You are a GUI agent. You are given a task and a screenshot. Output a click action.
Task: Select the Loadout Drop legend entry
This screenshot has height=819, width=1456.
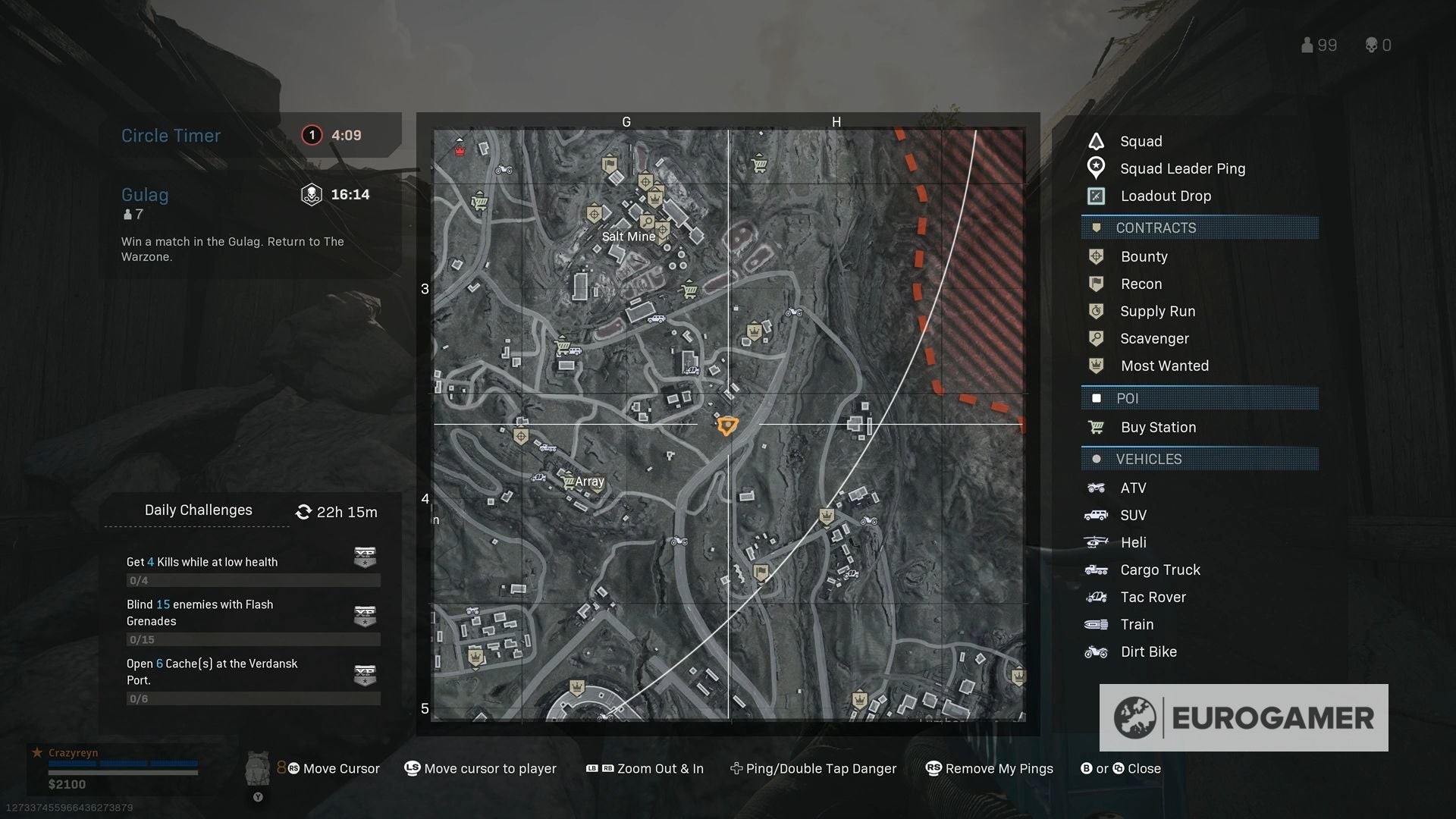pyautogui.click(x=1165, y=196)
